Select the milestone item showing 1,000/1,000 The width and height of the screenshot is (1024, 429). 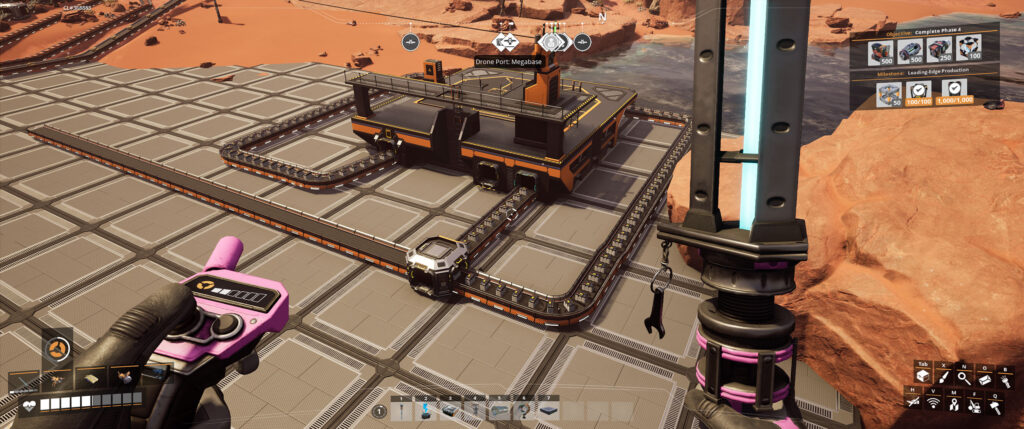tap(955, 92)
